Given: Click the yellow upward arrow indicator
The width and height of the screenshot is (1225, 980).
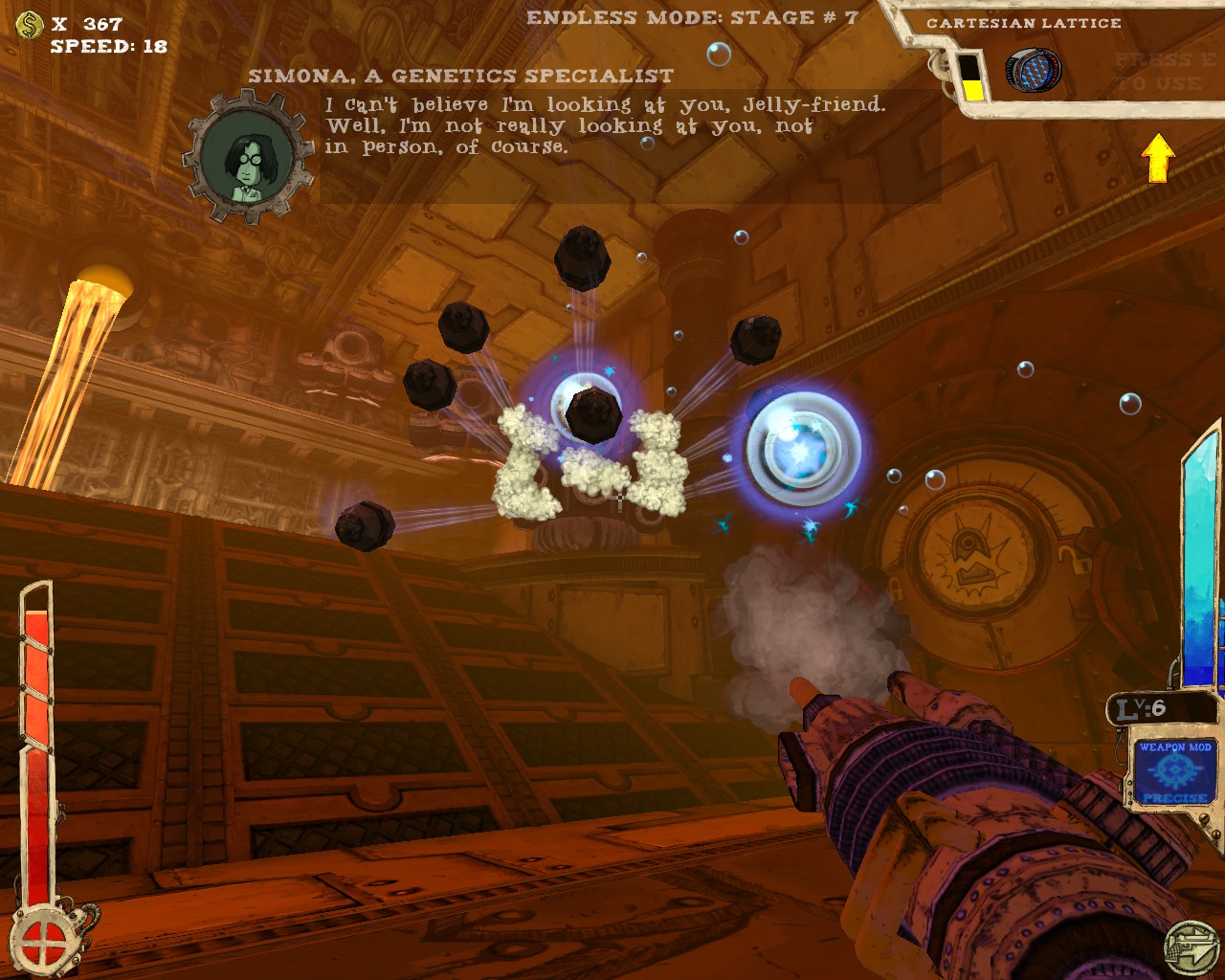Looking at the screenshot, I should click(x=1158, y=157).
